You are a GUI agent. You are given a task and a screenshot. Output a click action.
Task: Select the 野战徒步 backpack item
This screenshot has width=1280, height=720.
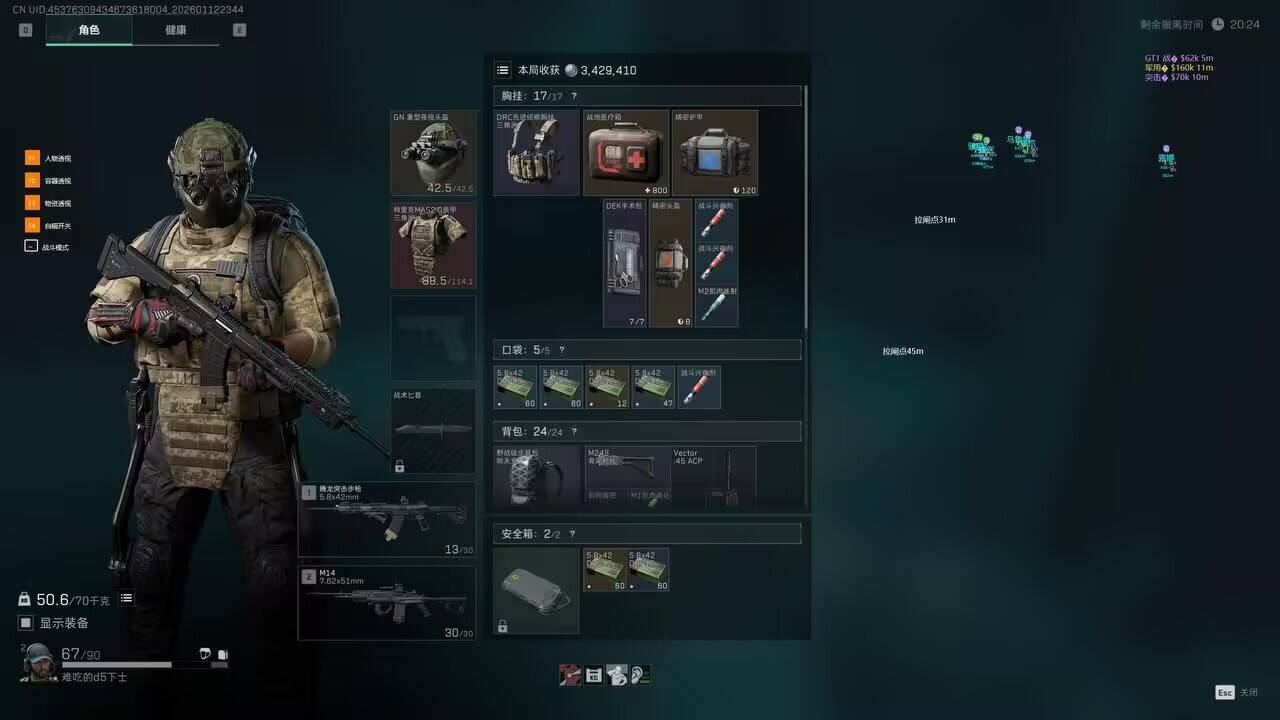(x=537, y=476)
